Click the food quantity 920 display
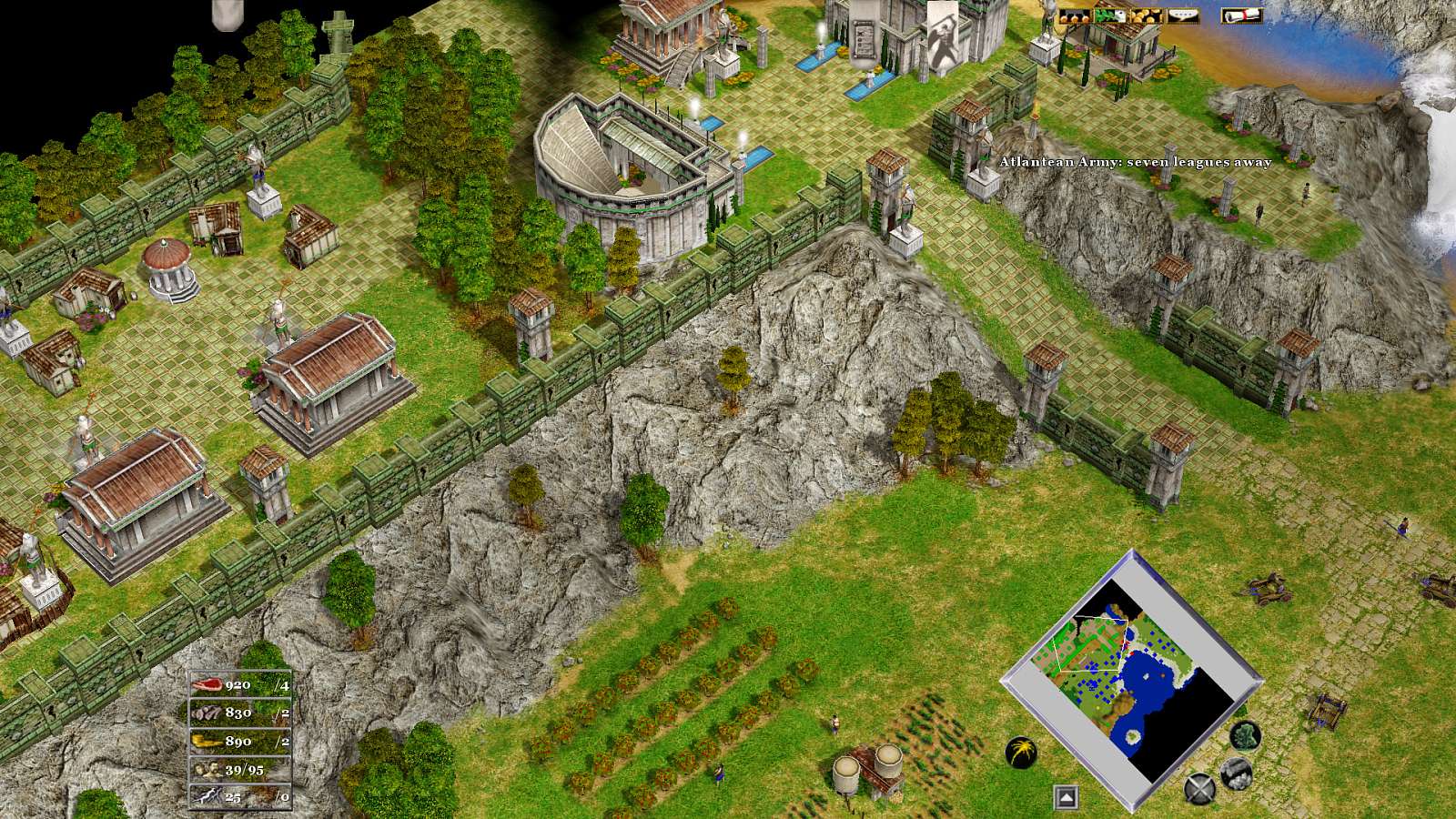The image size is (1456, 819). coord(238,684)
